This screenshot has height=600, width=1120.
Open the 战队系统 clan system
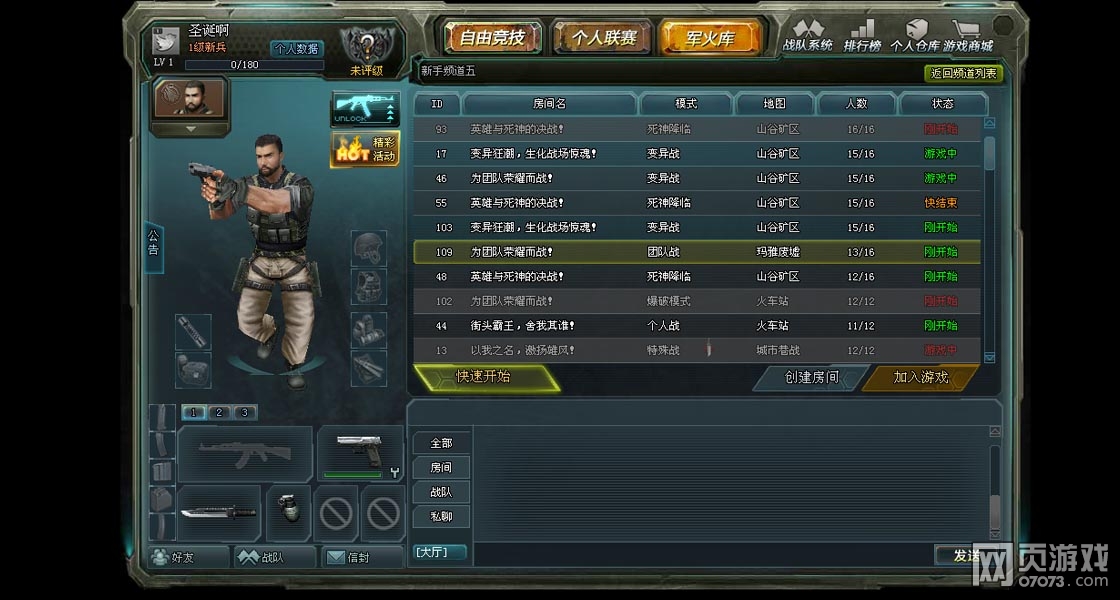tap(807, 36)
